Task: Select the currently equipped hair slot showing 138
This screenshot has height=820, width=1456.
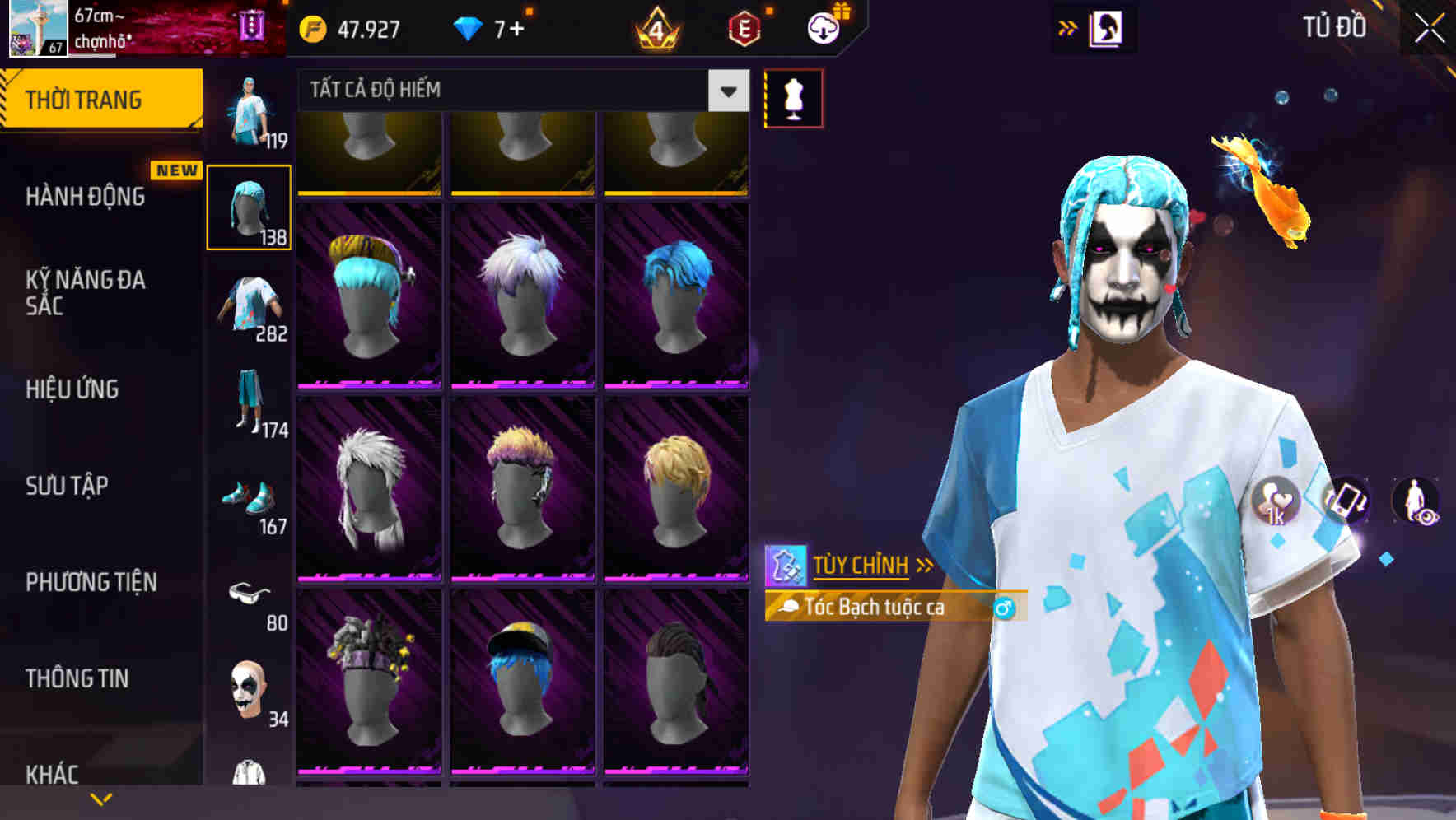Action: point(250,206)
